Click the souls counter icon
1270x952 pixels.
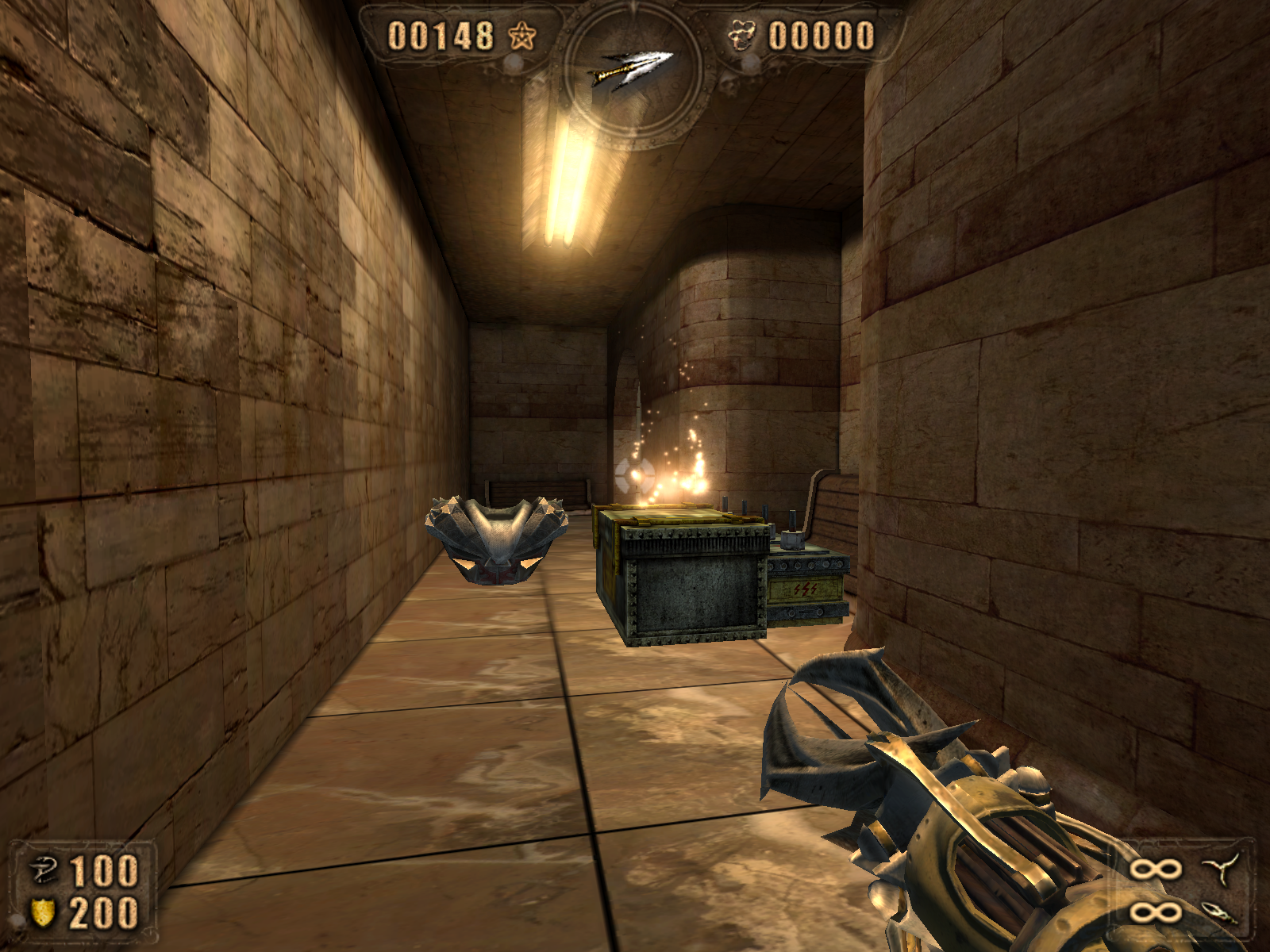coord(742,36)
